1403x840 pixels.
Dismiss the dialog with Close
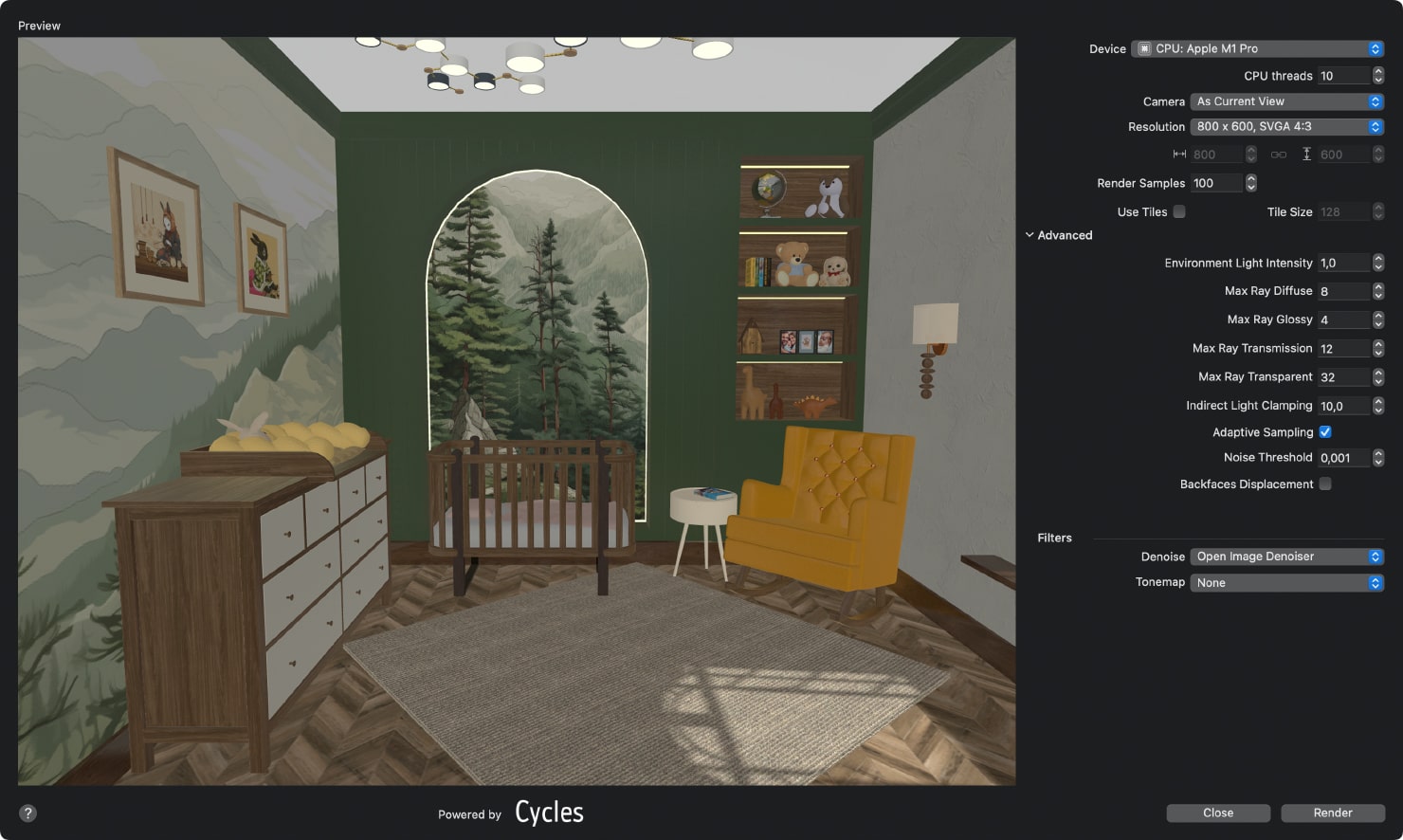[x=1217, y=813]
